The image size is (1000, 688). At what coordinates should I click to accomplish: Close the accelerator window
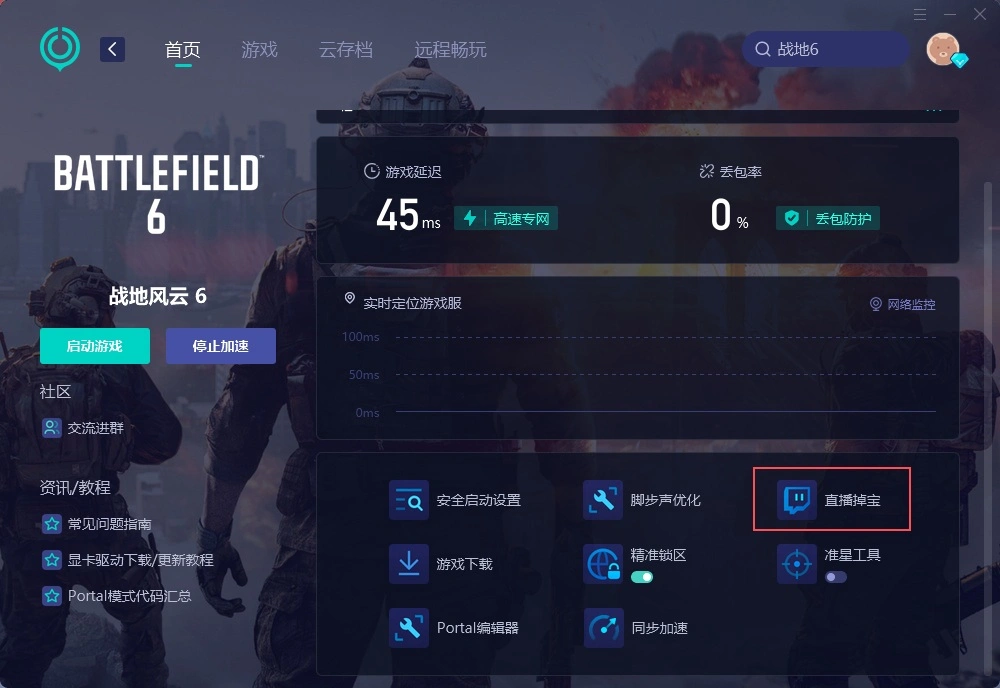pos(978,14)
